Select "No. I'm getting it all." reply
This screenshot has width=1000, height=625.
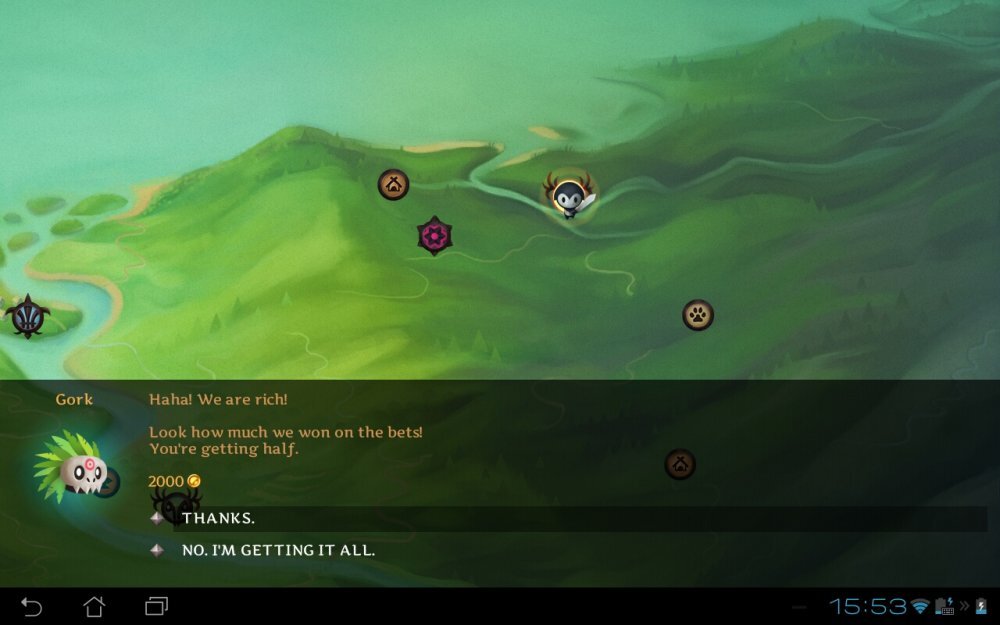(278, 550)
